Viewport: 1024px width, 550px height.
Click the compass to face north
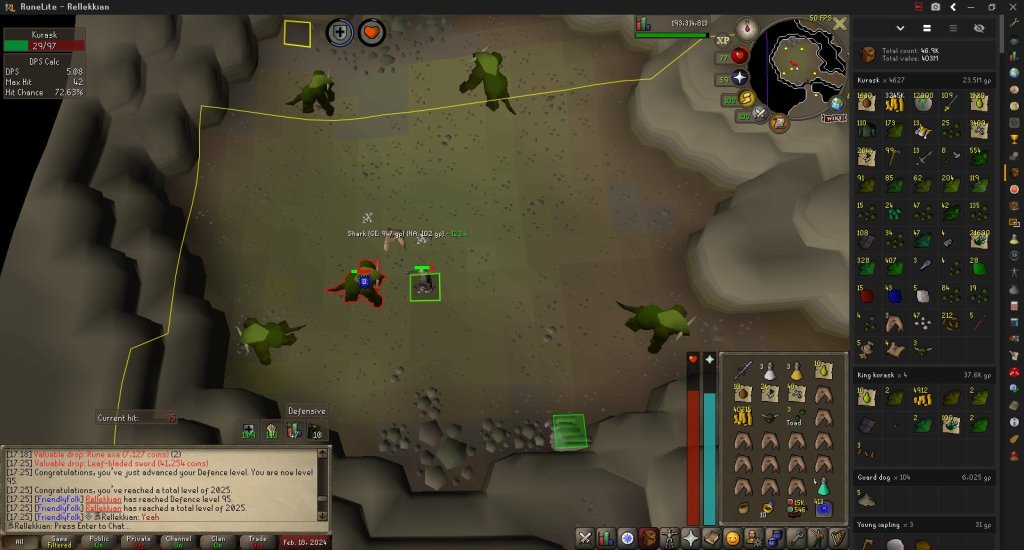746,28
